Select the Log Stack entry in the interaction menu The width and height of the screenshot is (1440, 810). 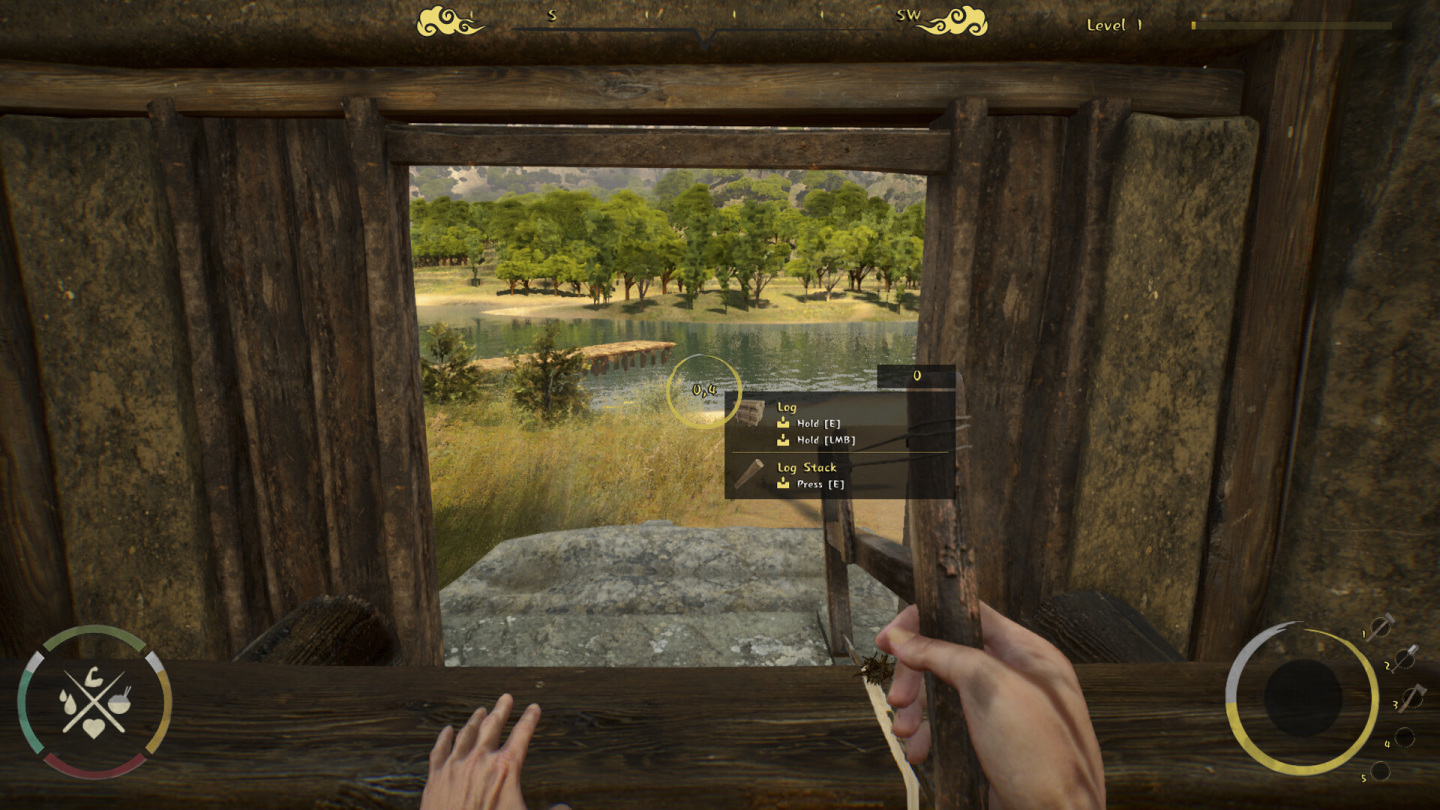[807, 468]
